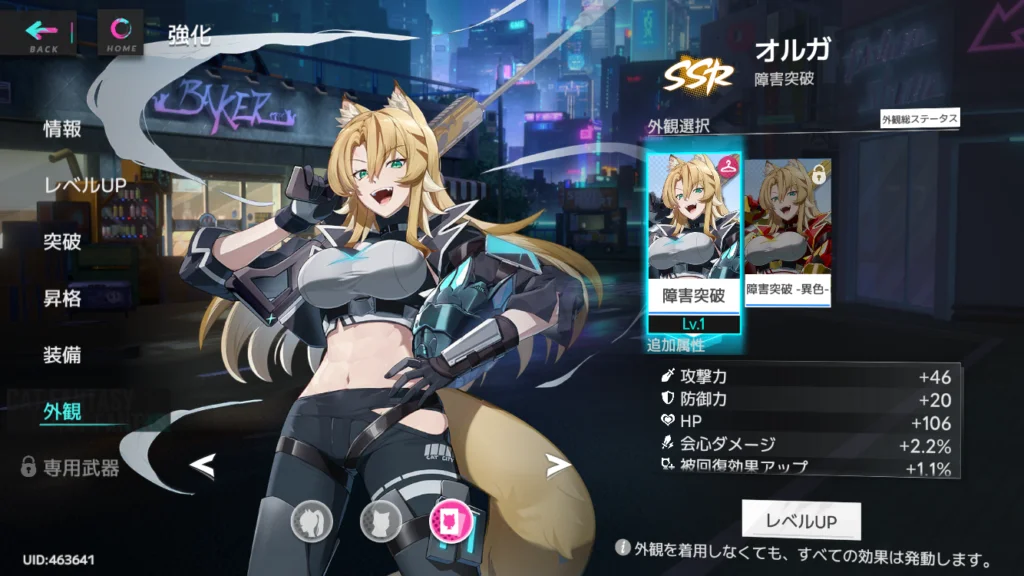Image resolution: width=1024 pixels, height=576 pixels.
Task: Show the previous character with left arrow
Action: click(x=203, y=465)
